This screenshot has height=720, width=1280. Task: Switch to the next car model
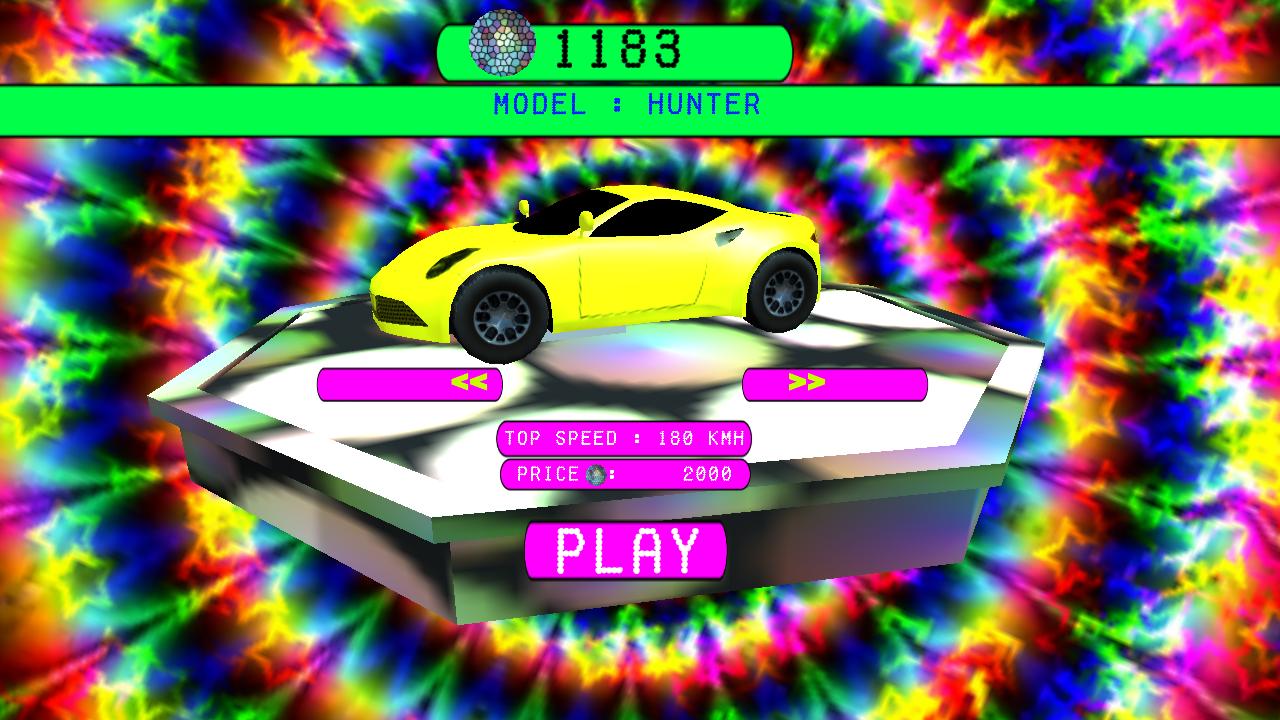[834, 384]
